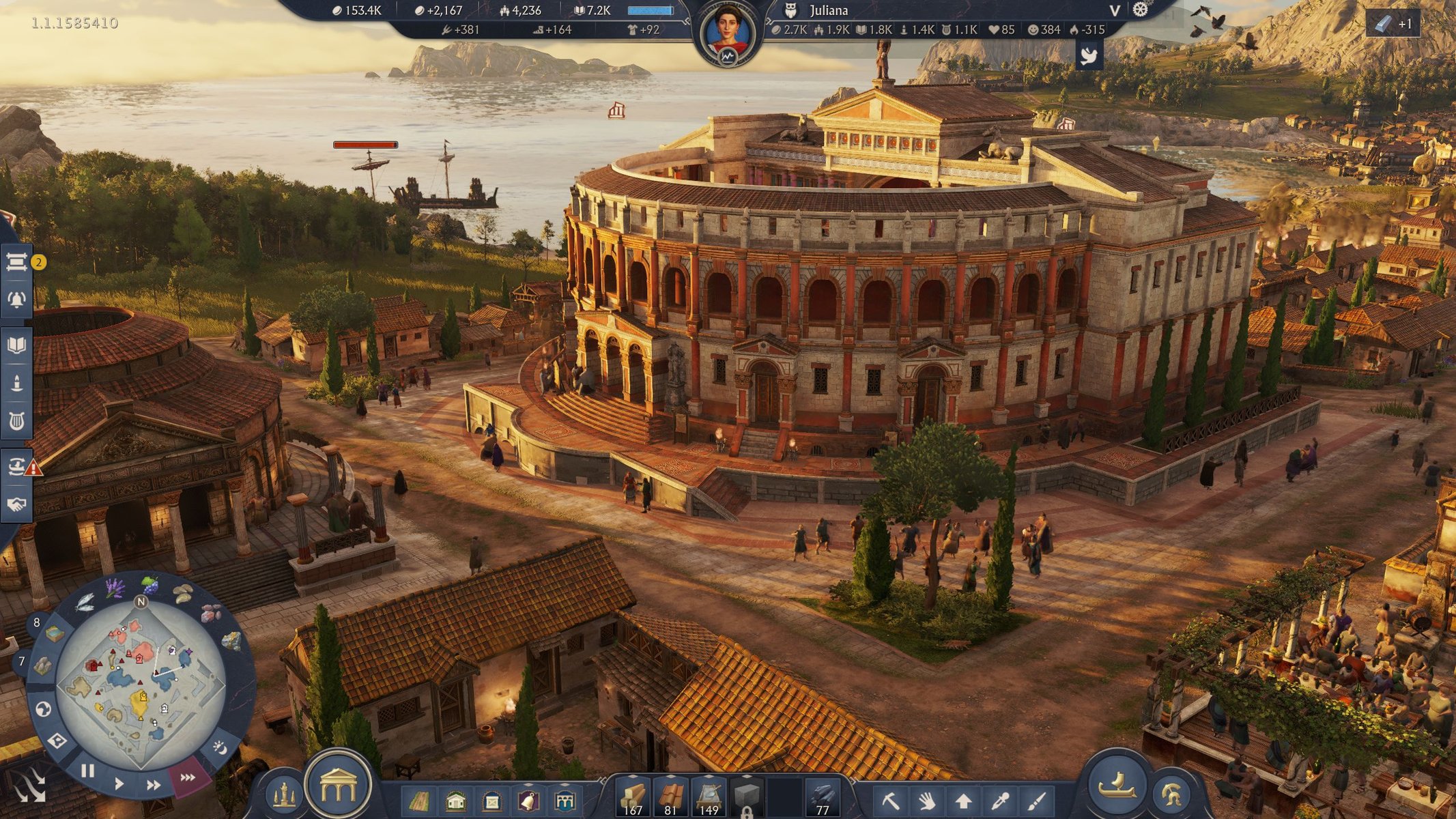The image size is (1456, 819).
Task: Show the bell notifications panel
Action: click(x=16, y=299)
